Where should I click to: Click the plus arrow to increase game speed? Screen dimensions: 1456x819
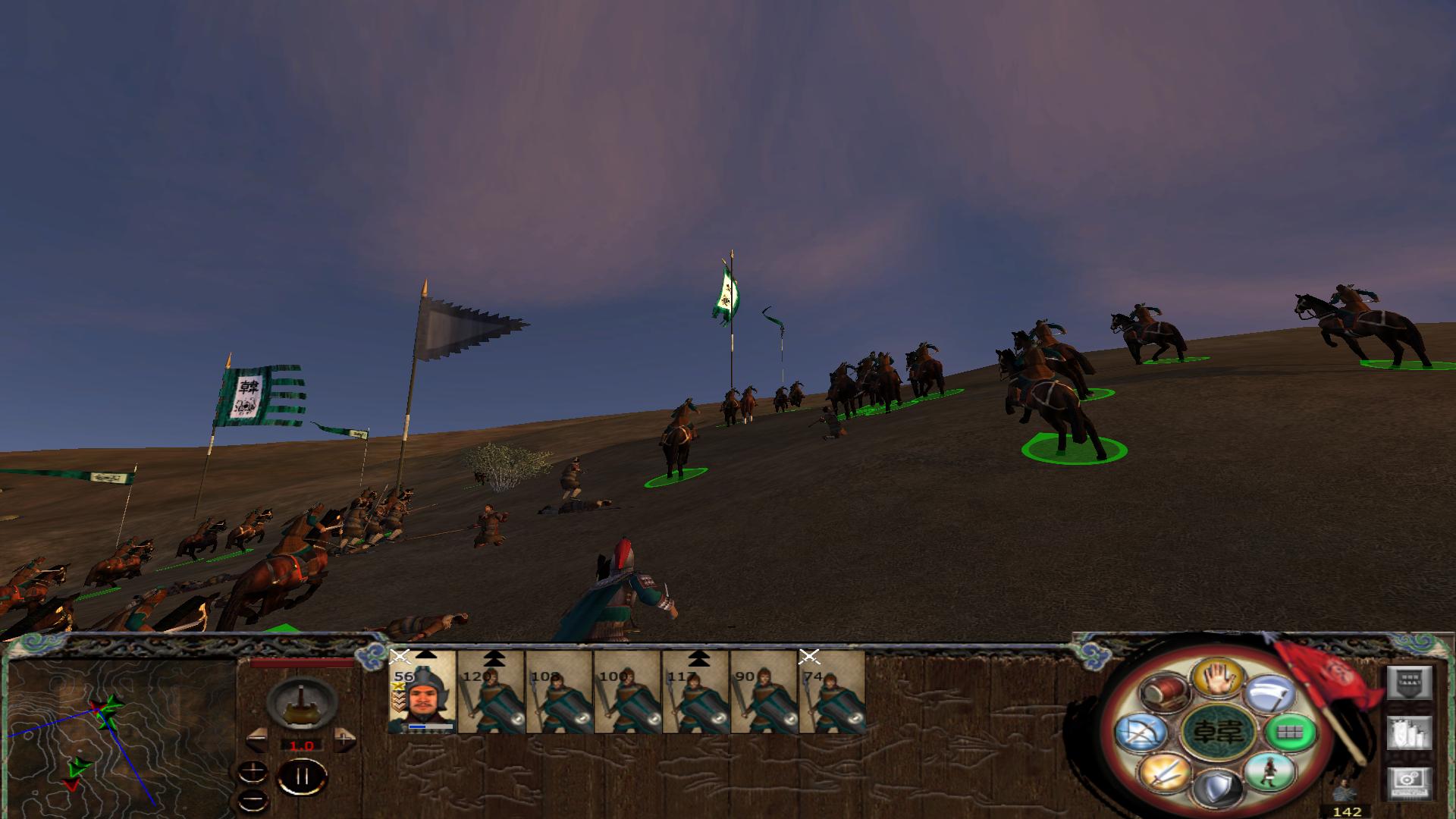tap(343, 739)
